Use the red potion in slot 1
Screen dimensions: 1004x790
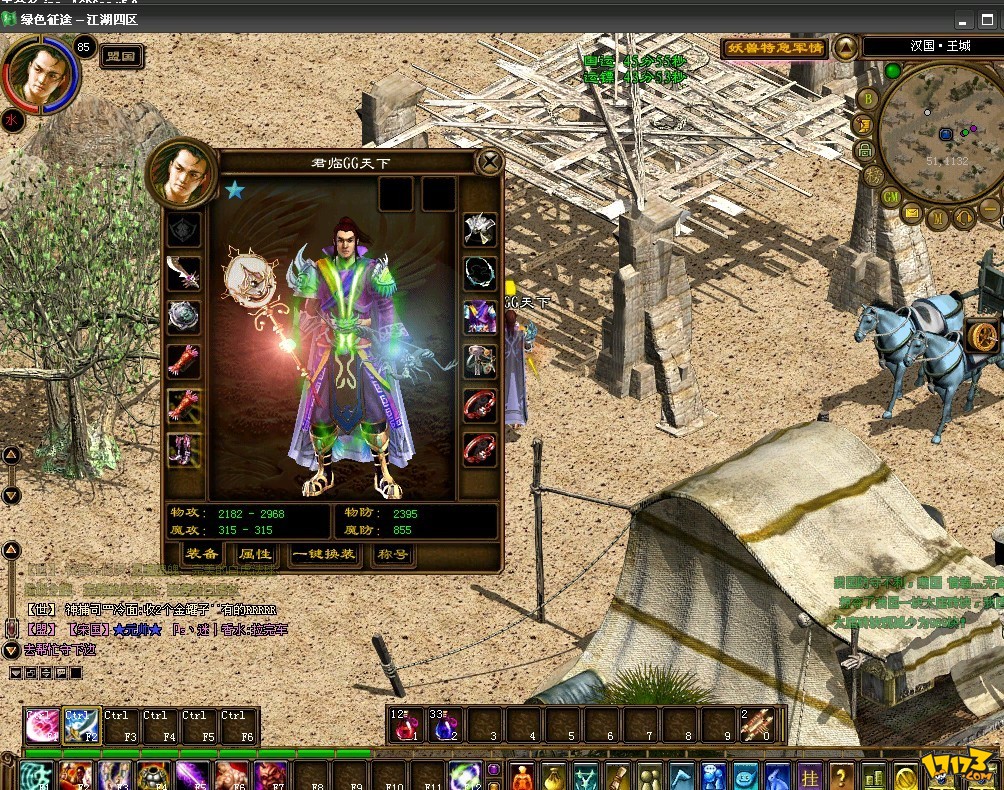(406, 726)
